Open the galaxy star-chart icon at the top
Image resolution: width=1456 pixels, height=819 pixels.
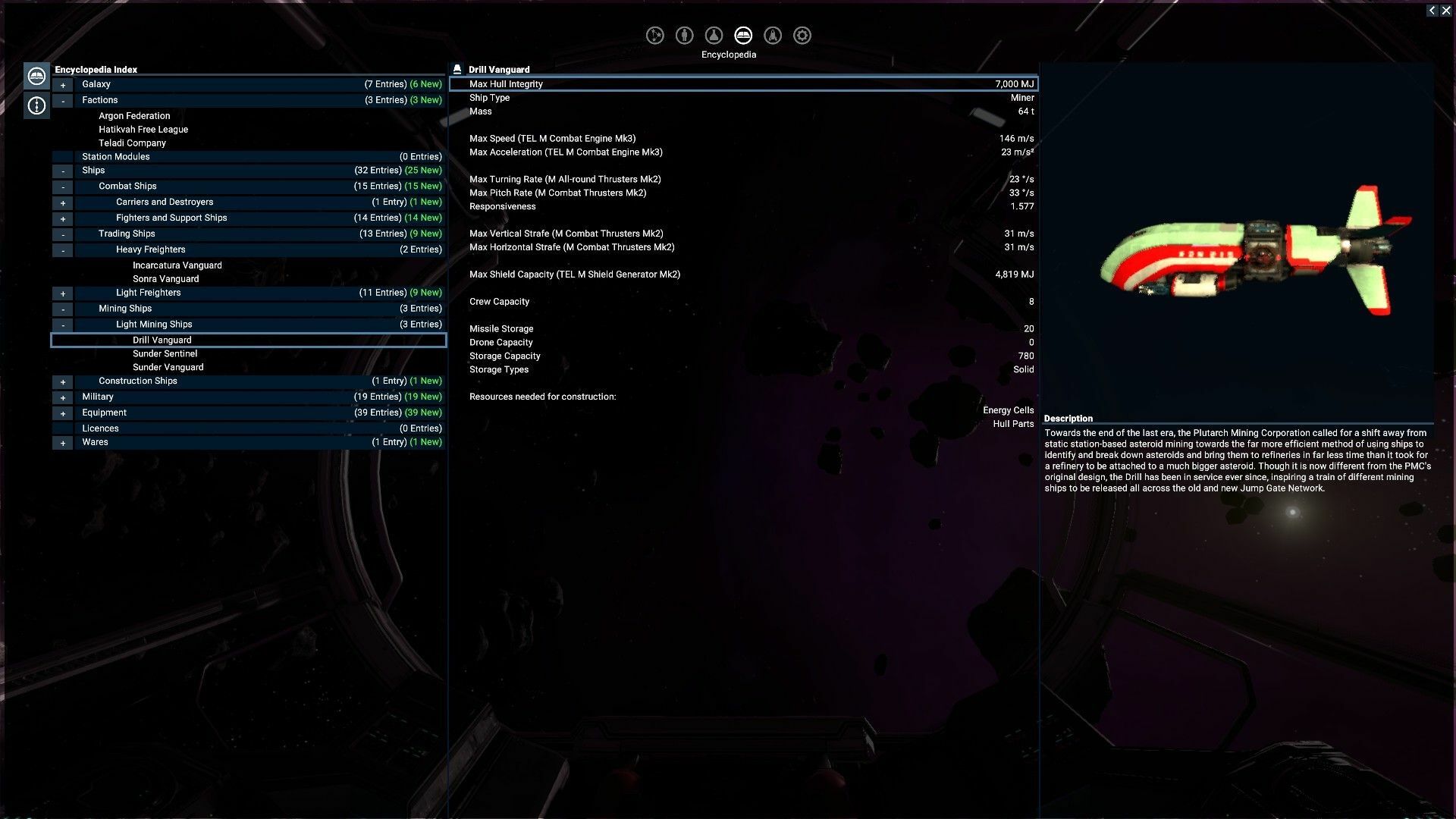655,35
